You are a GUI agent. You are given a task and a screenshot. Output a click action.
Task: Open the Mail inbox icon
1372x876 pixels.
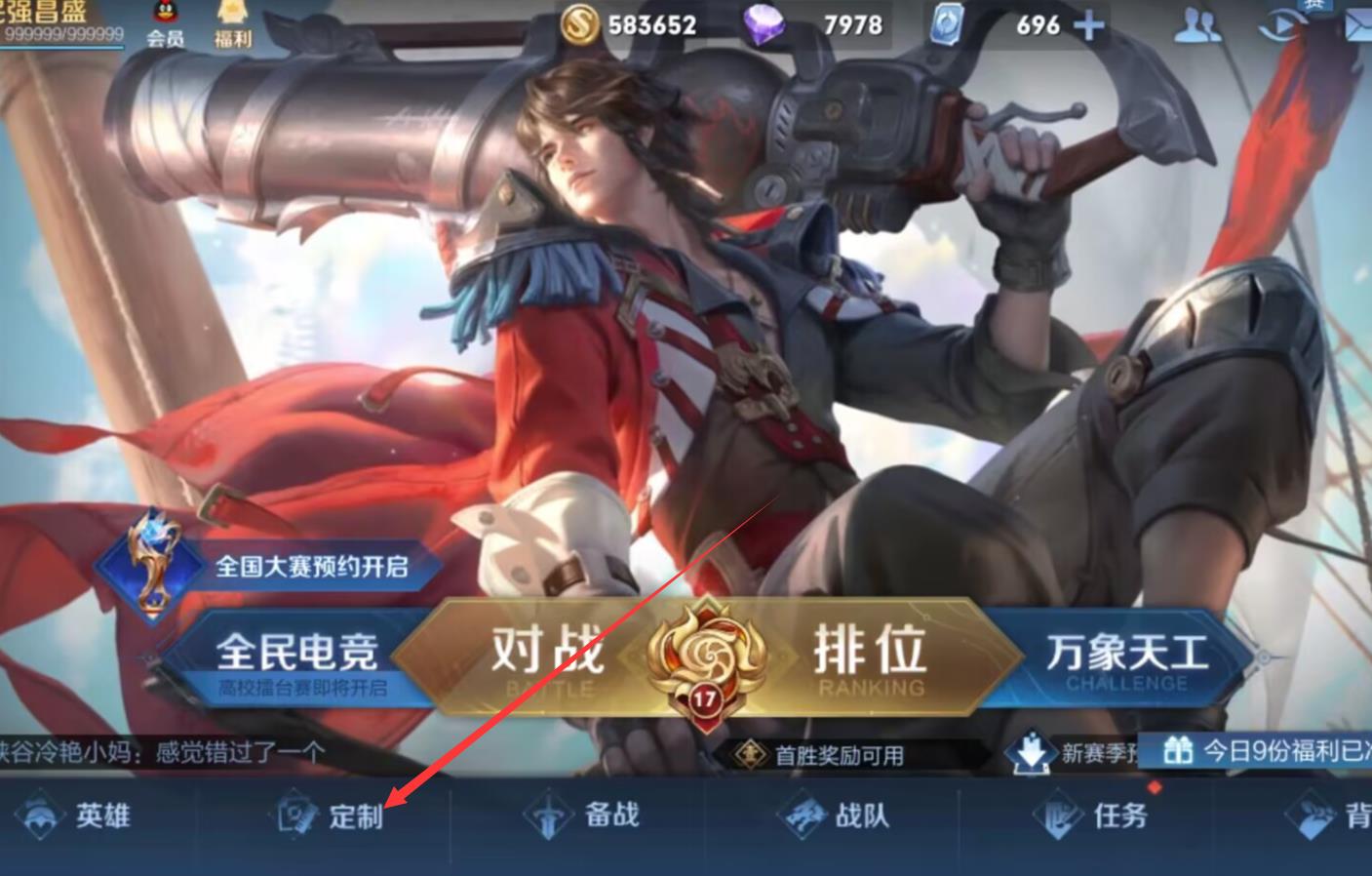(1358, 25)
